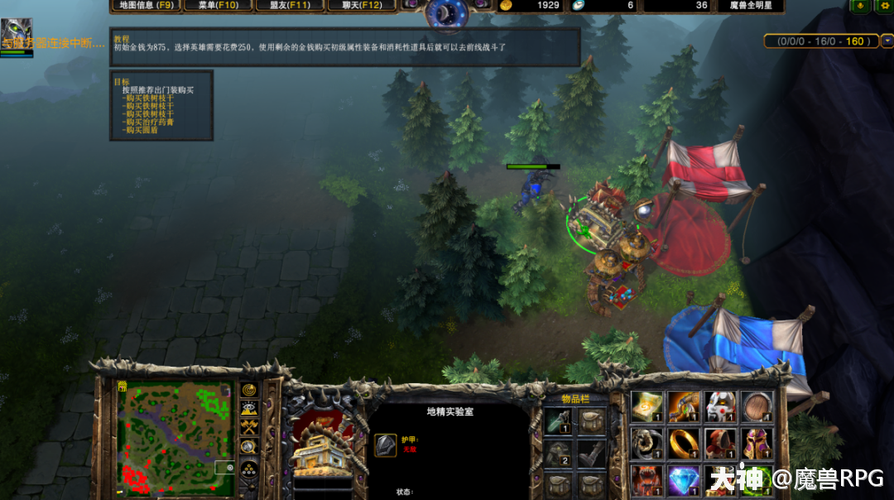This screenshot has height=500, width=894.
Task: Buy the wooden round shield item
Action: tap(758, 406)
